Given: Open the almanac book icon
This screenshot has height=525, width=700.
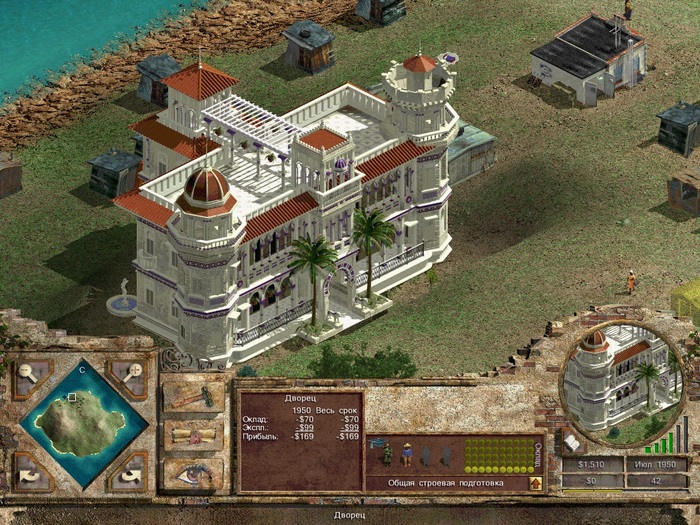Looking at the screenshot, I should [x=573, y=441].
